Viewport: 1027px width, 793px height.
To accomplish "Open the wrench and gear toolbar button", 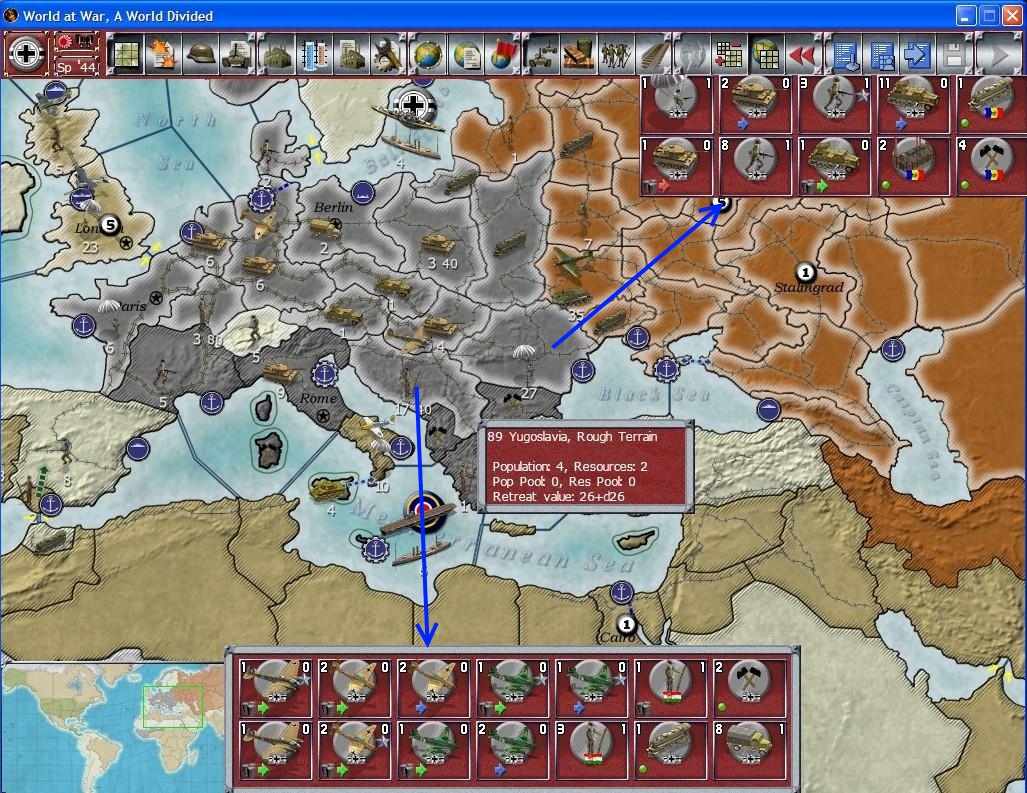I will [x=385, y=53].
